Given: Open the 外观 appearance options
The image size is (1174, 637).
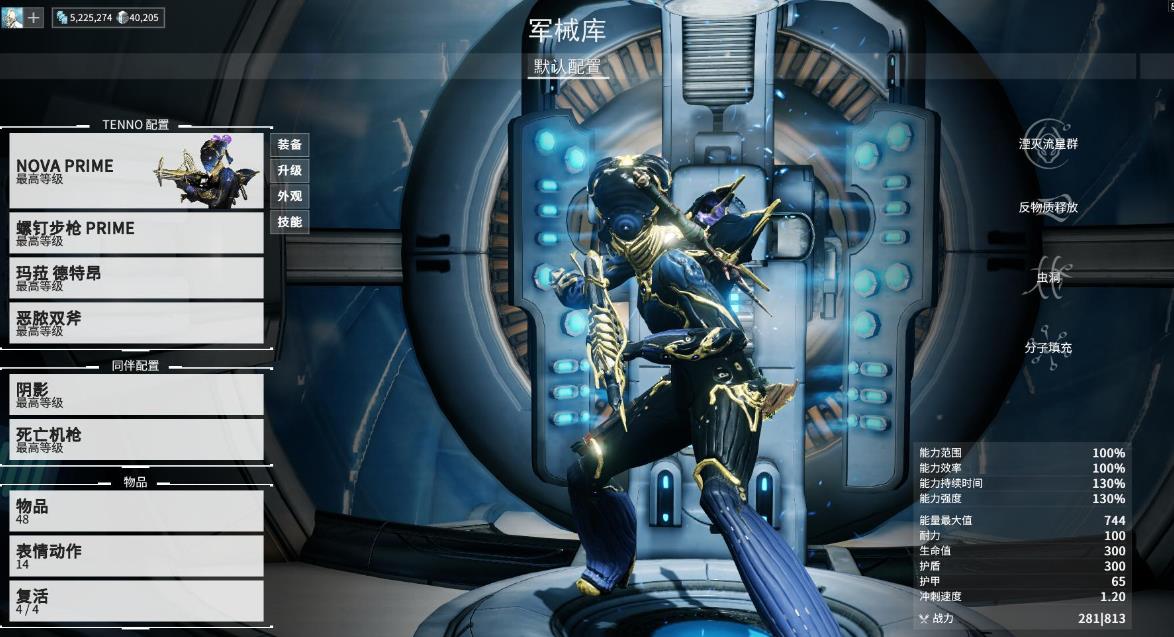Looking at the screenshot, I should 290,196.
